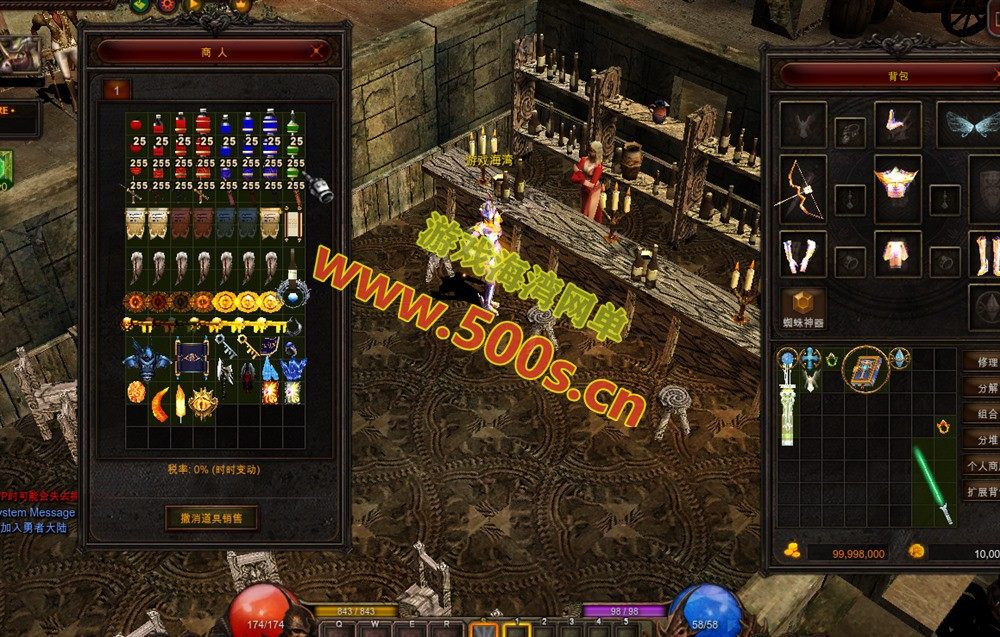Select the equipped gloves slot
Screen dimensions: 1000x637
coord(802,254)
